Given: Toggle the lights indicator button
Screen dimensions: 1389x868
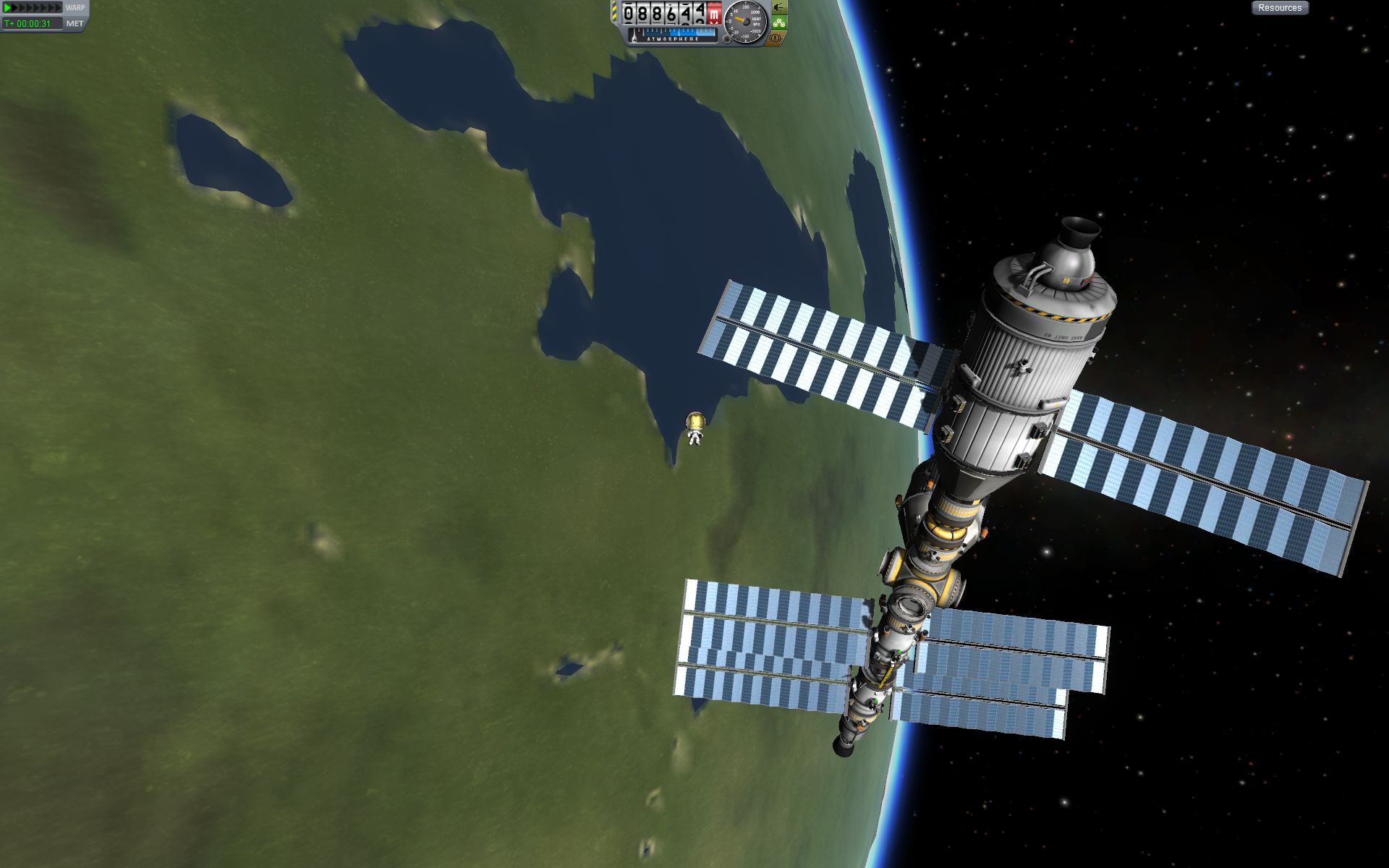Looking at the screenshot, I should coord(778,7).
